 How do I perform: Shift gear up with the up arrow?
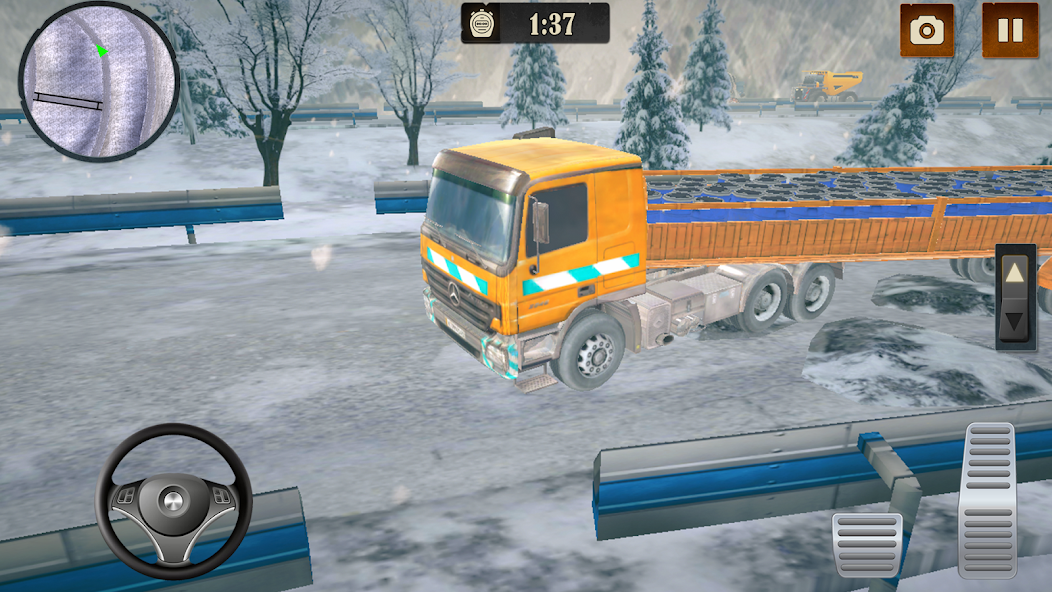pyautogui.click(x=1015, y=272)
